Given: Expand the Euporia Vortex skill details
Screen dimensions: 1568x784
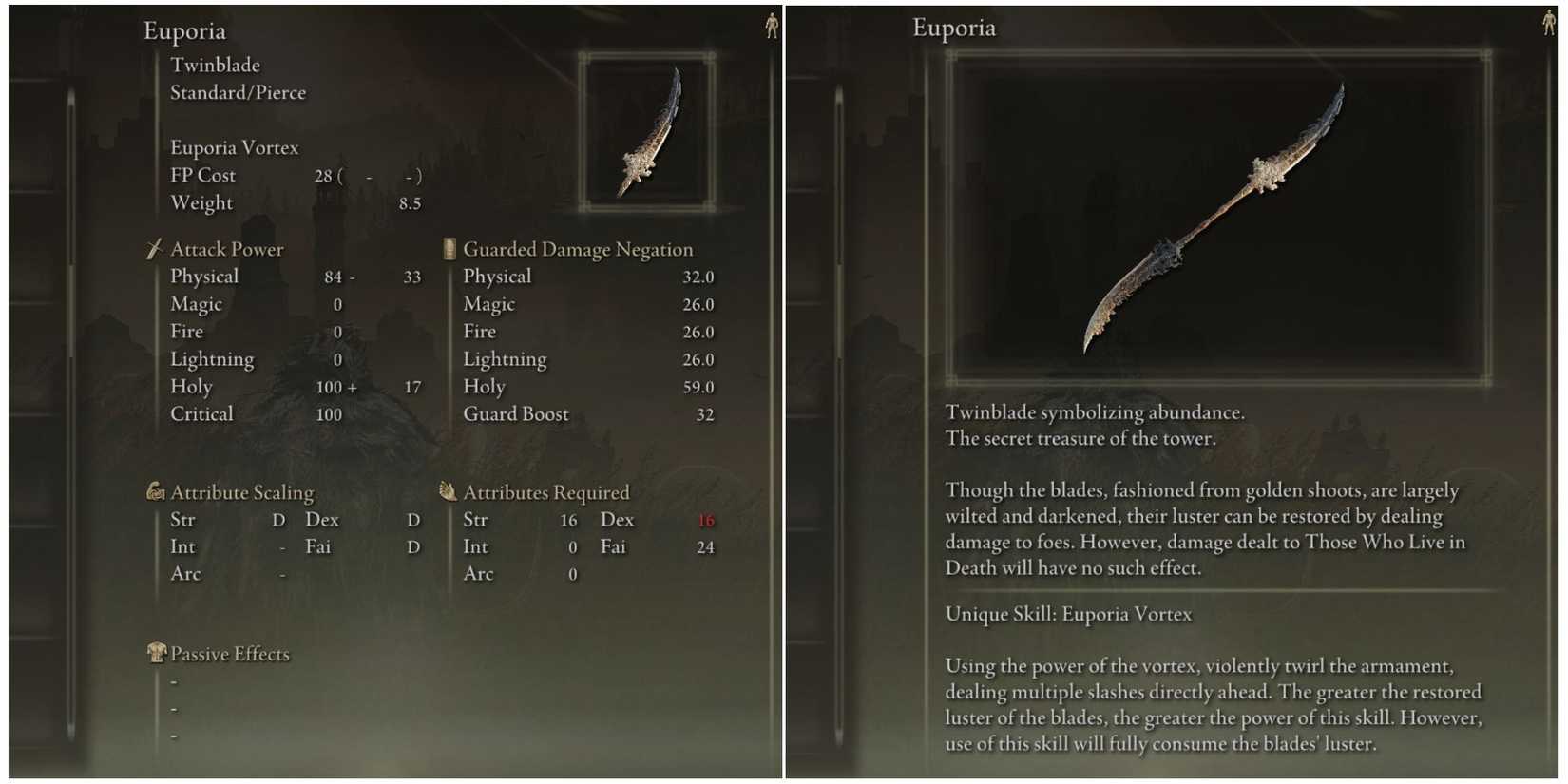Looking at the screenshot, I should click(x=233, y=147).
